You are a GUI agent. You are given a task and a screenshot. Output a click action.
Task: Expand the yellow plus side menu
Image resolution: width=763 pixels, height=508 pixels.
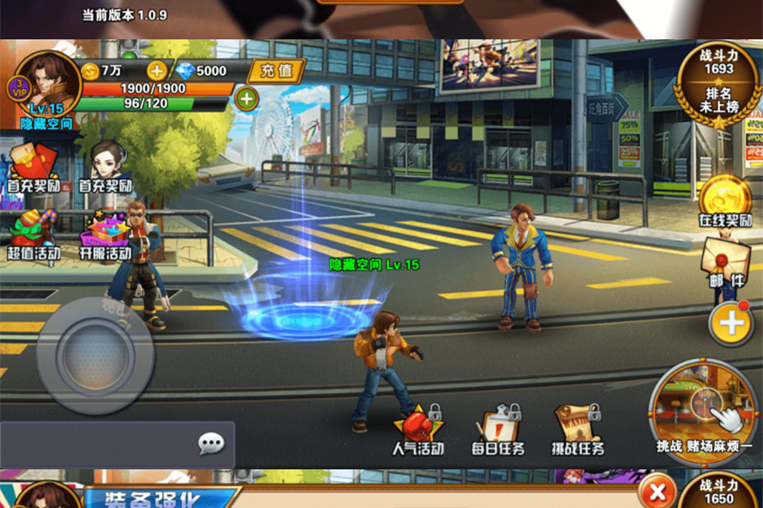tap(731, 323)
